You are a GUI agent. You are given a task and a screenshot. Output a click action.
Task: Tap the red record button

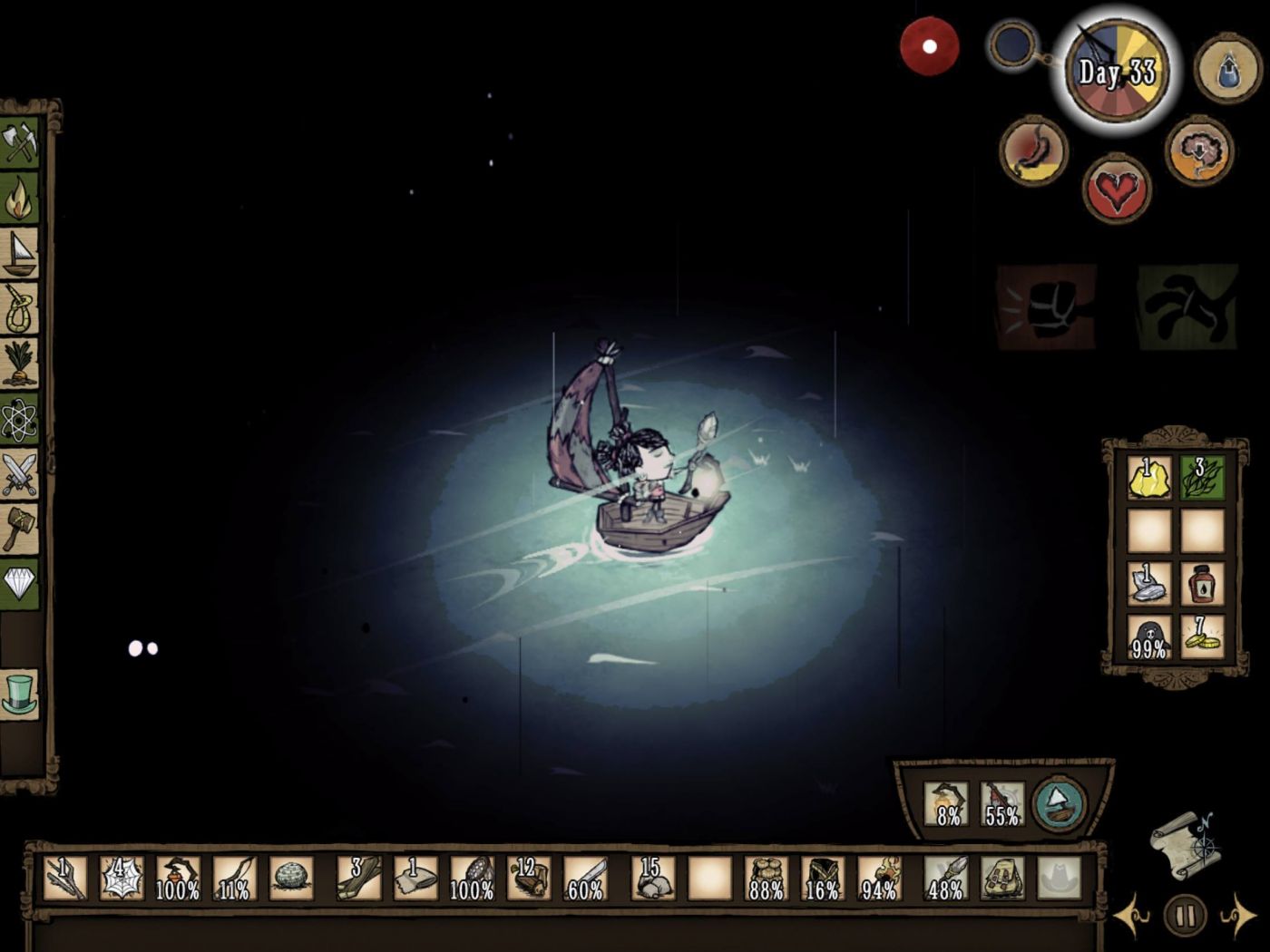pyautogui.click(x=929, y=46)
